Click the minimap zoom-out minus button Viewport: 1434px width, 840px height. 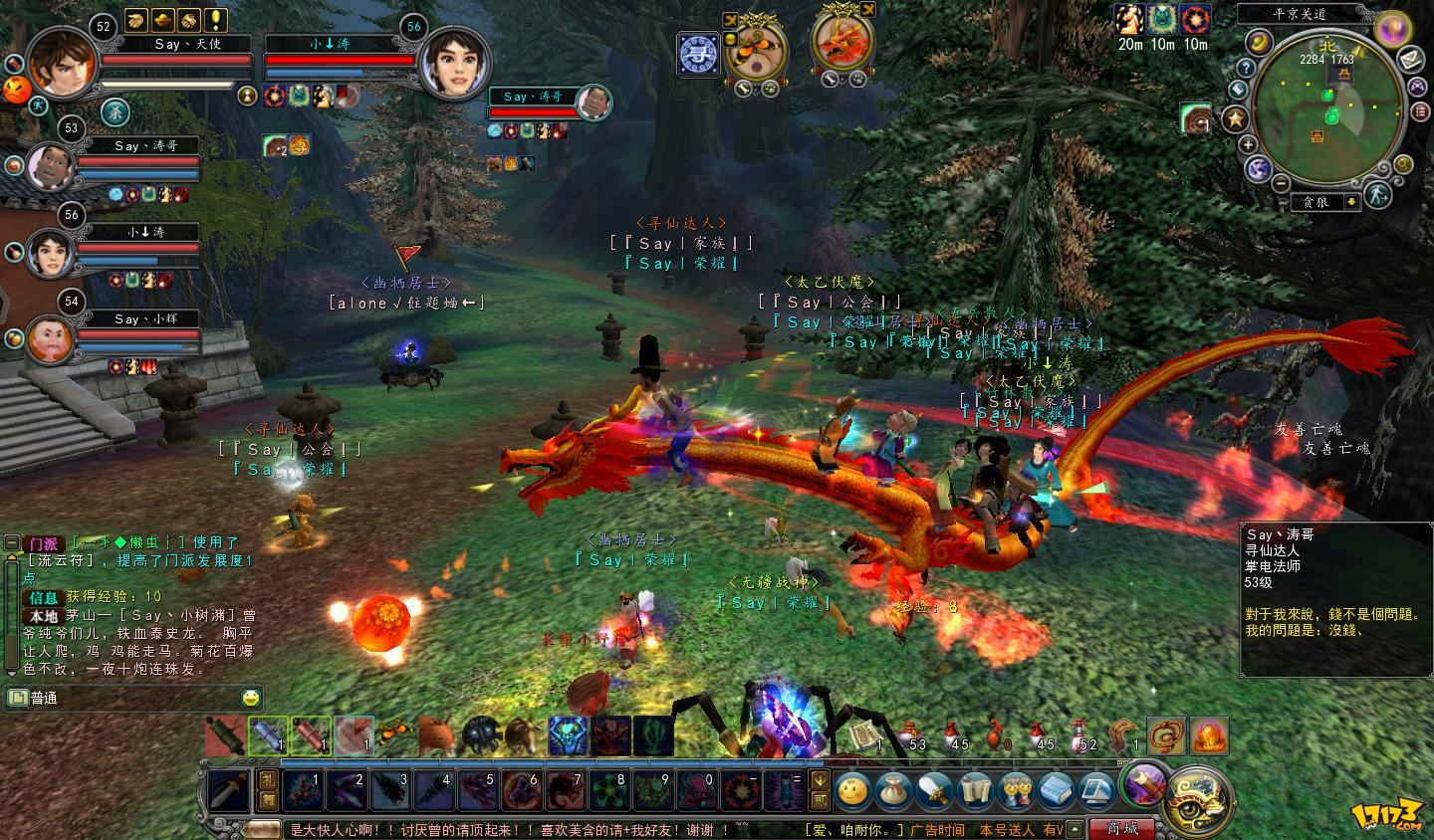[x=1281, y=184]
